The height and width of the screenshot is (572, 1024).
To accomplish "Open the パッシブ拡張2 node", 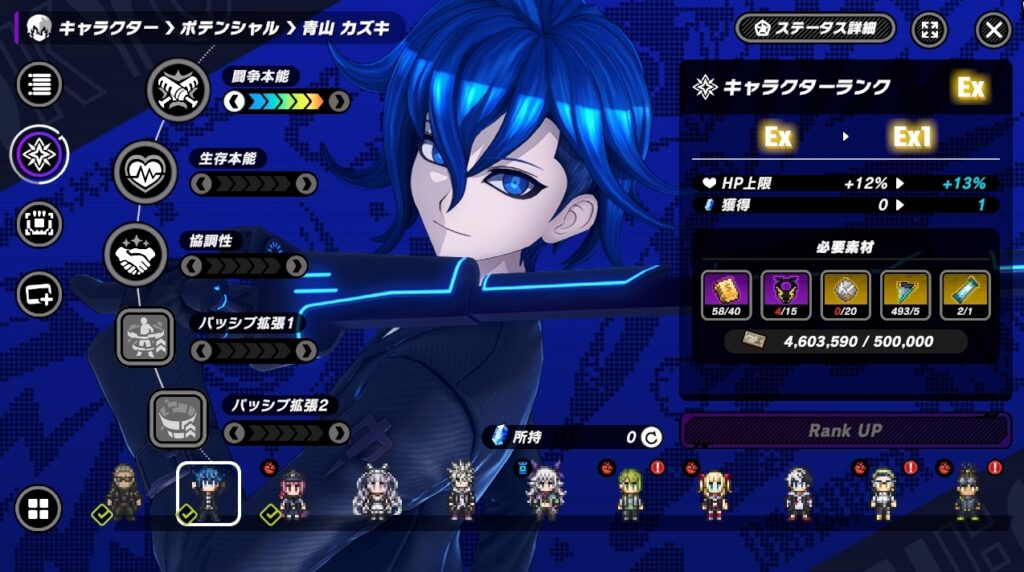I will (178, 419).
